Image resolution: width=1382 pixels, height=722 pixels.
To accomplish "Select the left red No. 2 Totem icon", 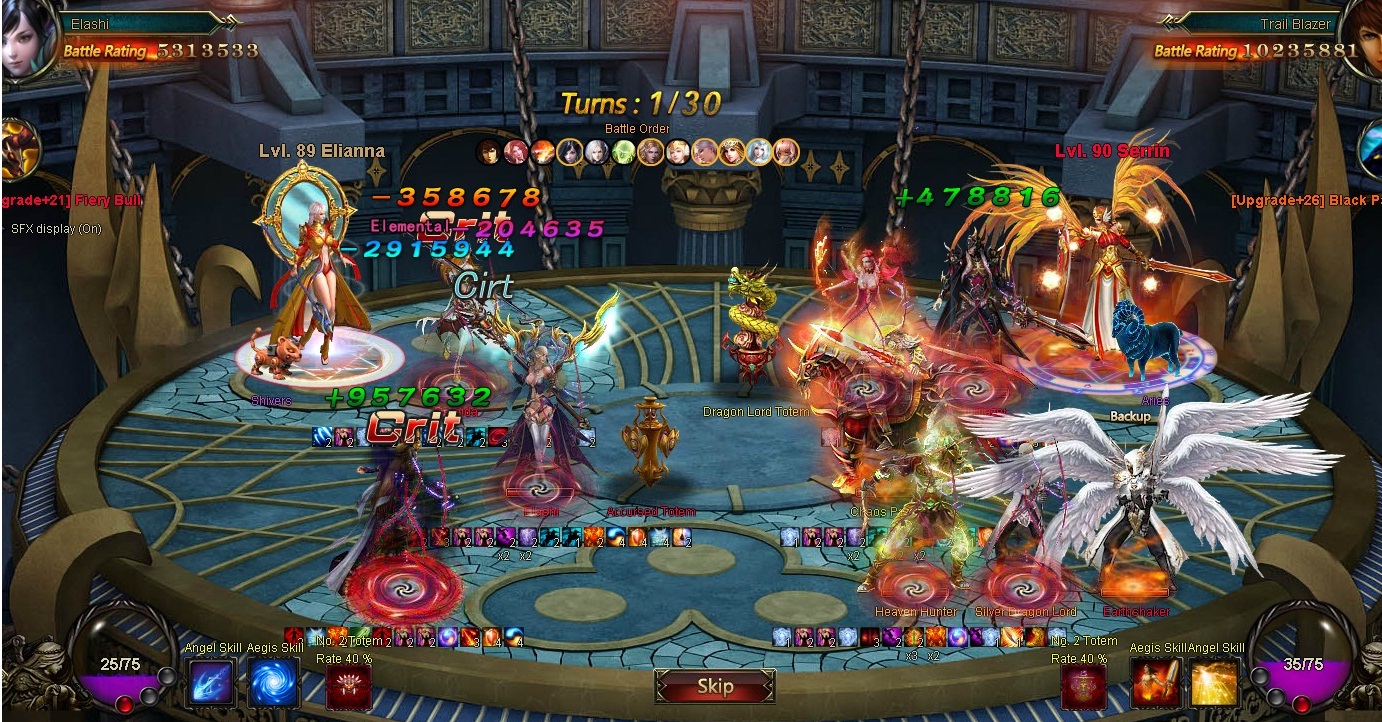I will 348,688.
